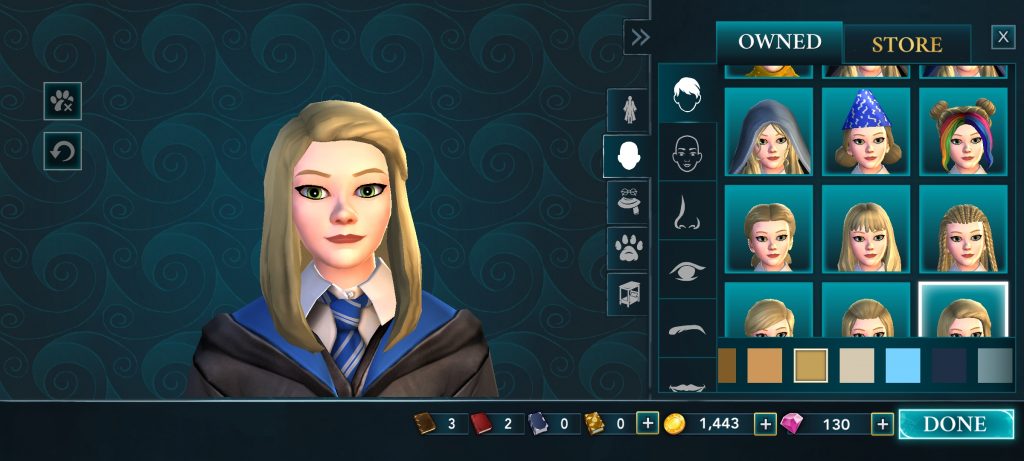
Task: Select the eye customization category
Action: coord(687,270)
